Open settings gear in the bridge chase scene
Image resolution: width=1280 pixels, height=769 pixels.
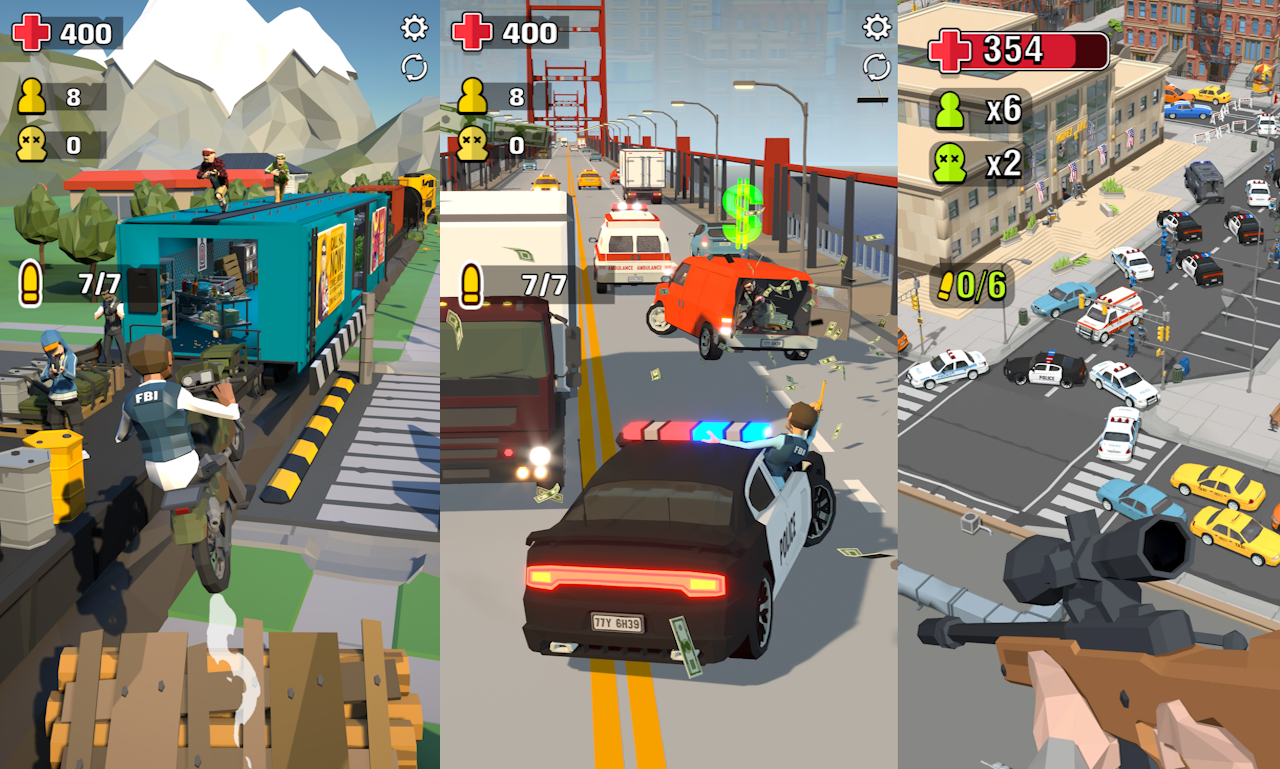(x=876, y=27)
